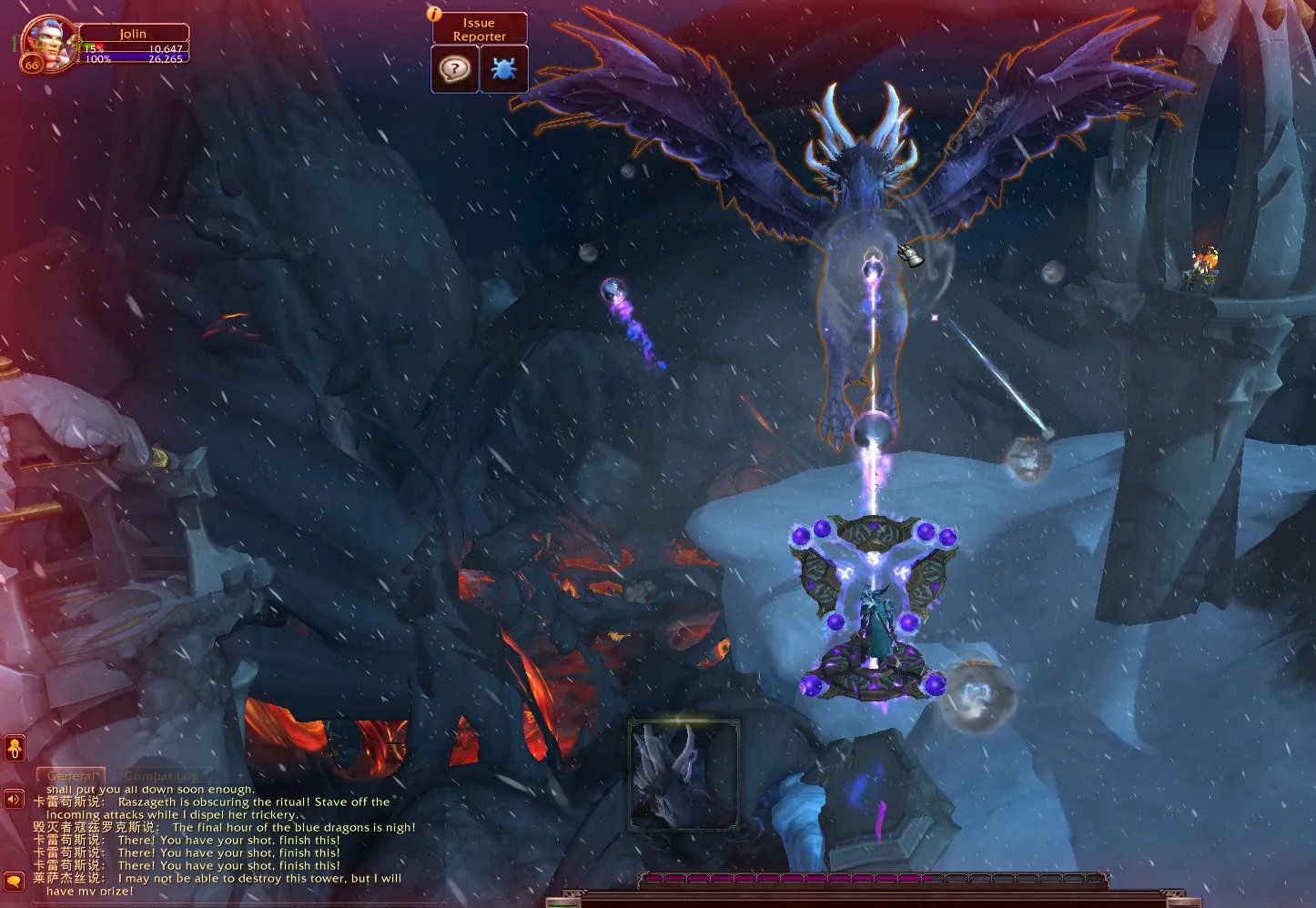Switch to the Combat Log tab
The image size is (1316, 908).
click(161, 776)
